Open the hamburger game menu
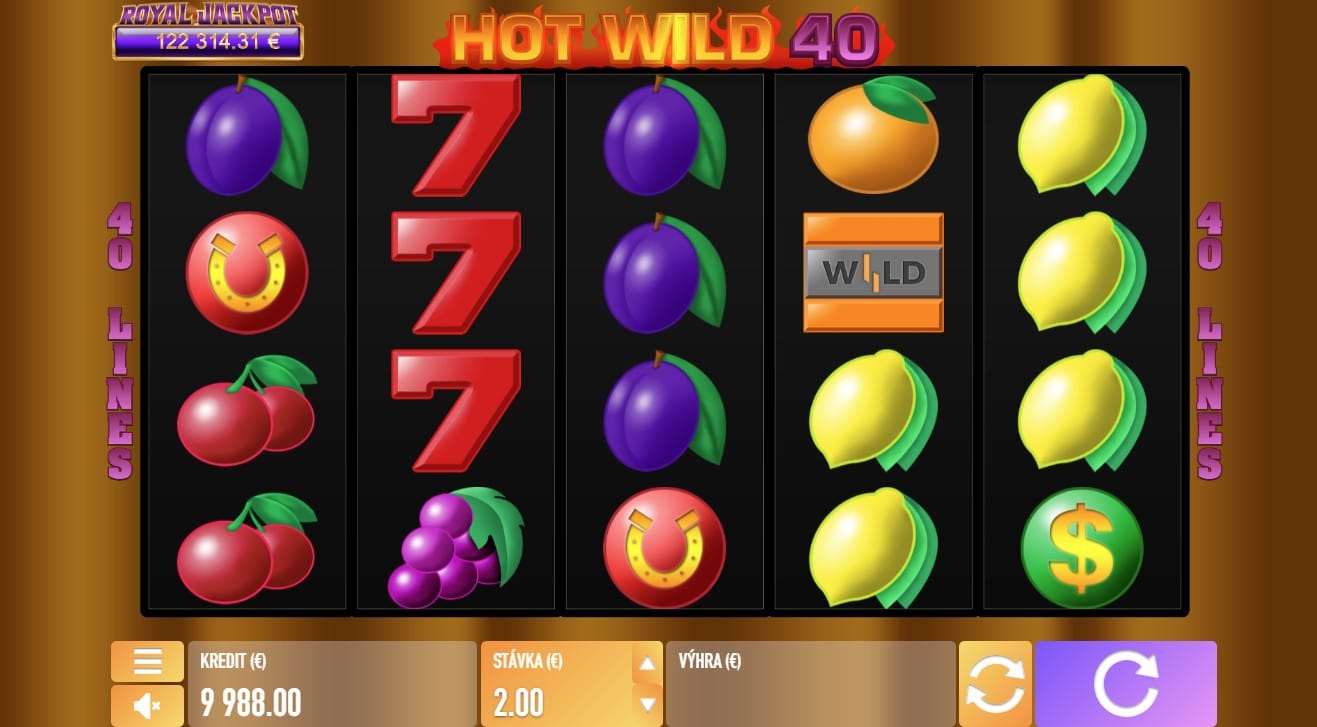1317x727 pixels. [147, 662]
